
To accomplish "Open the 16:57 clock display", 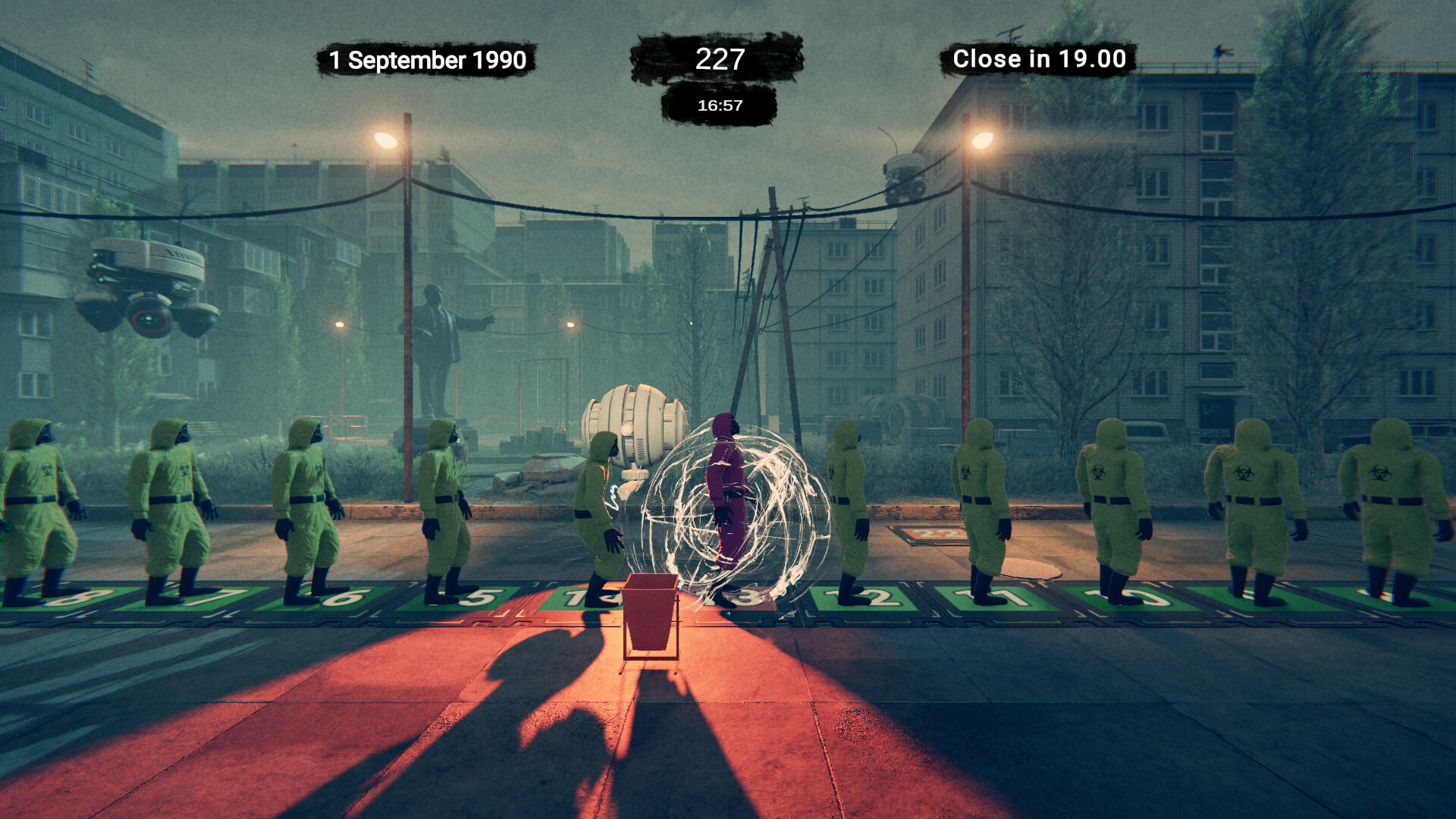I will (x=719, y=106).
